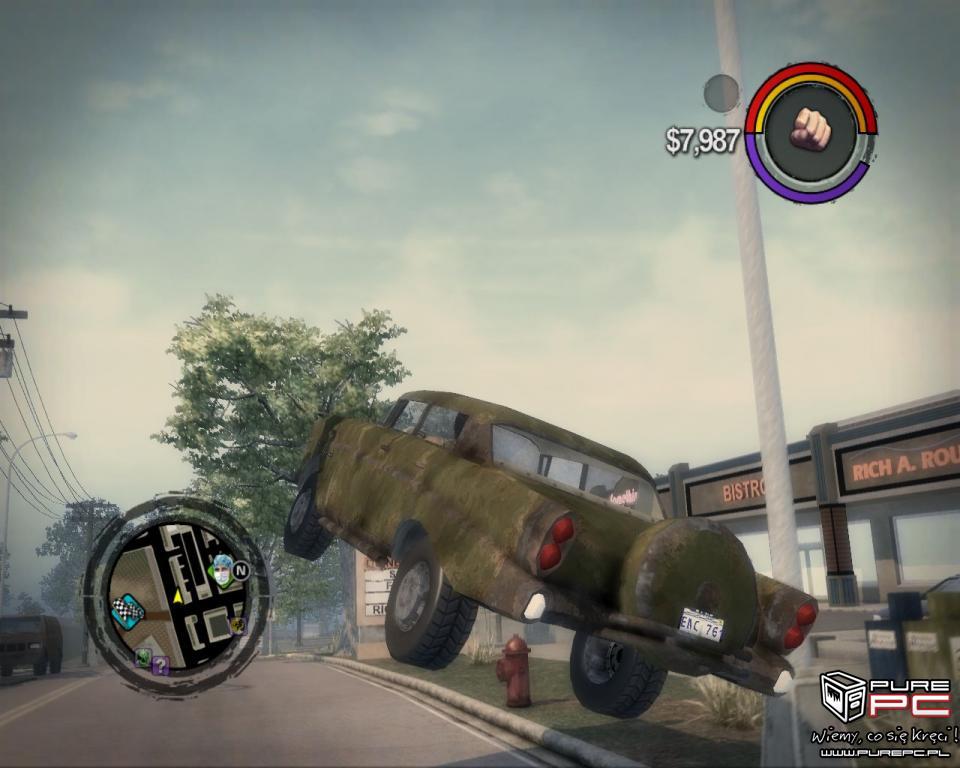Open the PurePC watermark logo
This screenshot has height=768, width=960.
pos(884,698)
